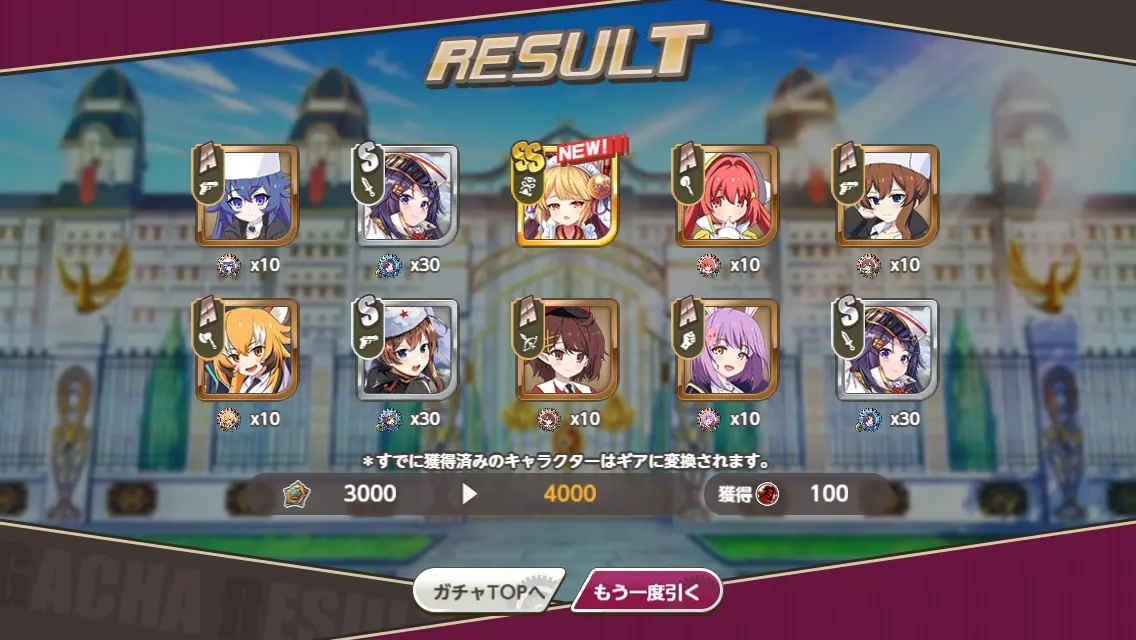Return to gacha top via ガチャTOPへ
1136x640 pixels.
click(x=487, y=592)
